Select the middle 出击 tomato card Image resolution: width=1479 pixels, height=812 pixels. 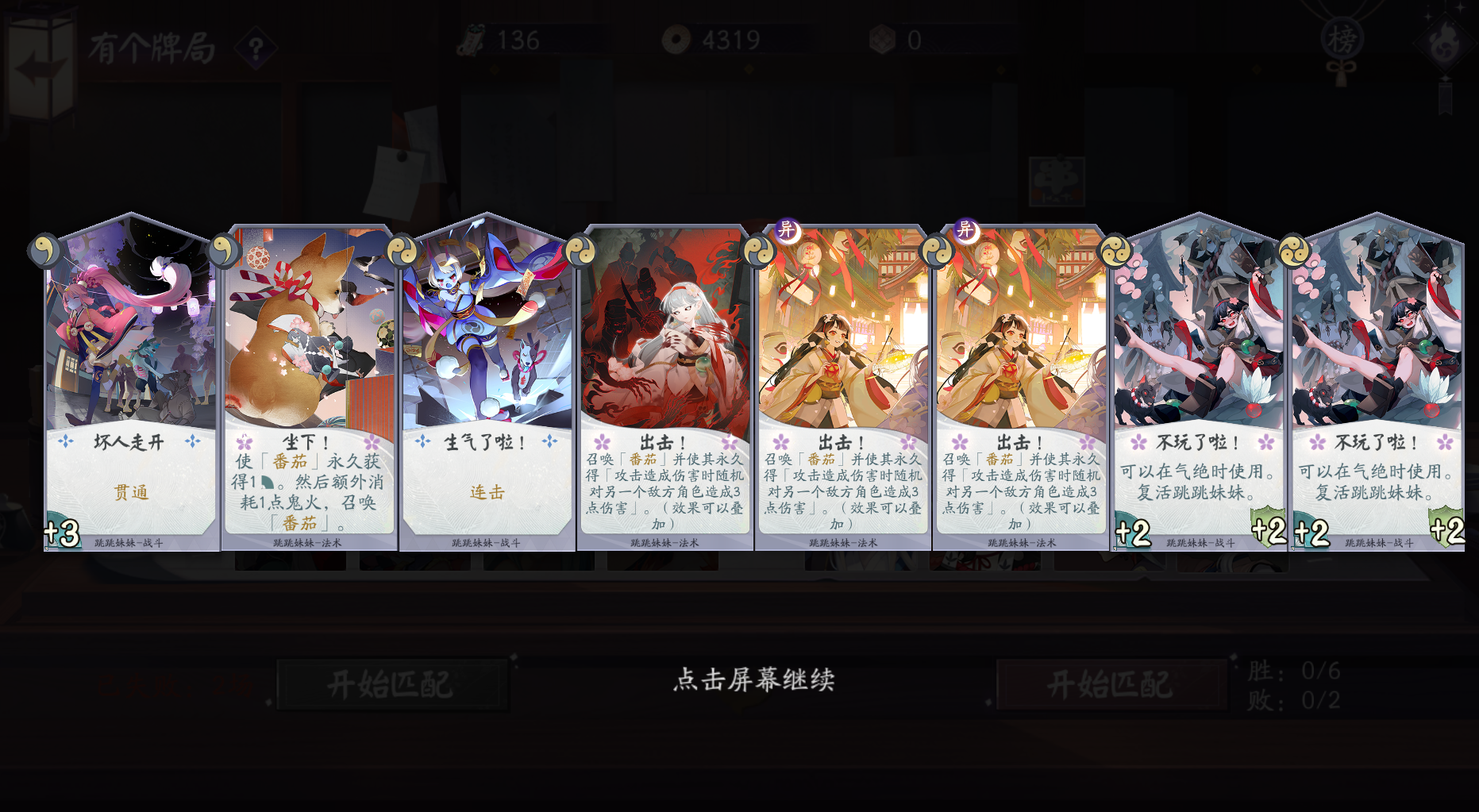[844, 373]
